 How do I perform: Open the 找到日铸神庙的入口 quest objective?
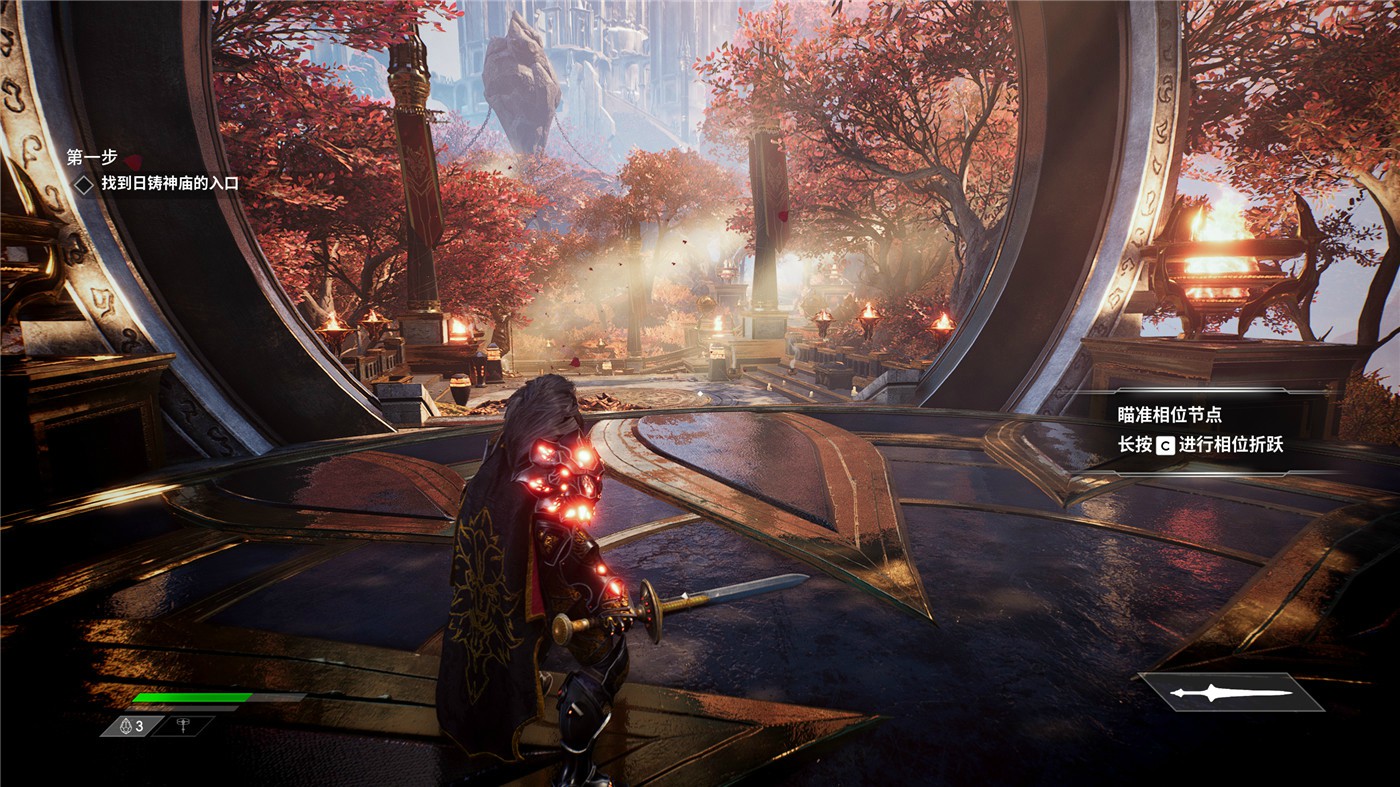(x=169, y=183)
